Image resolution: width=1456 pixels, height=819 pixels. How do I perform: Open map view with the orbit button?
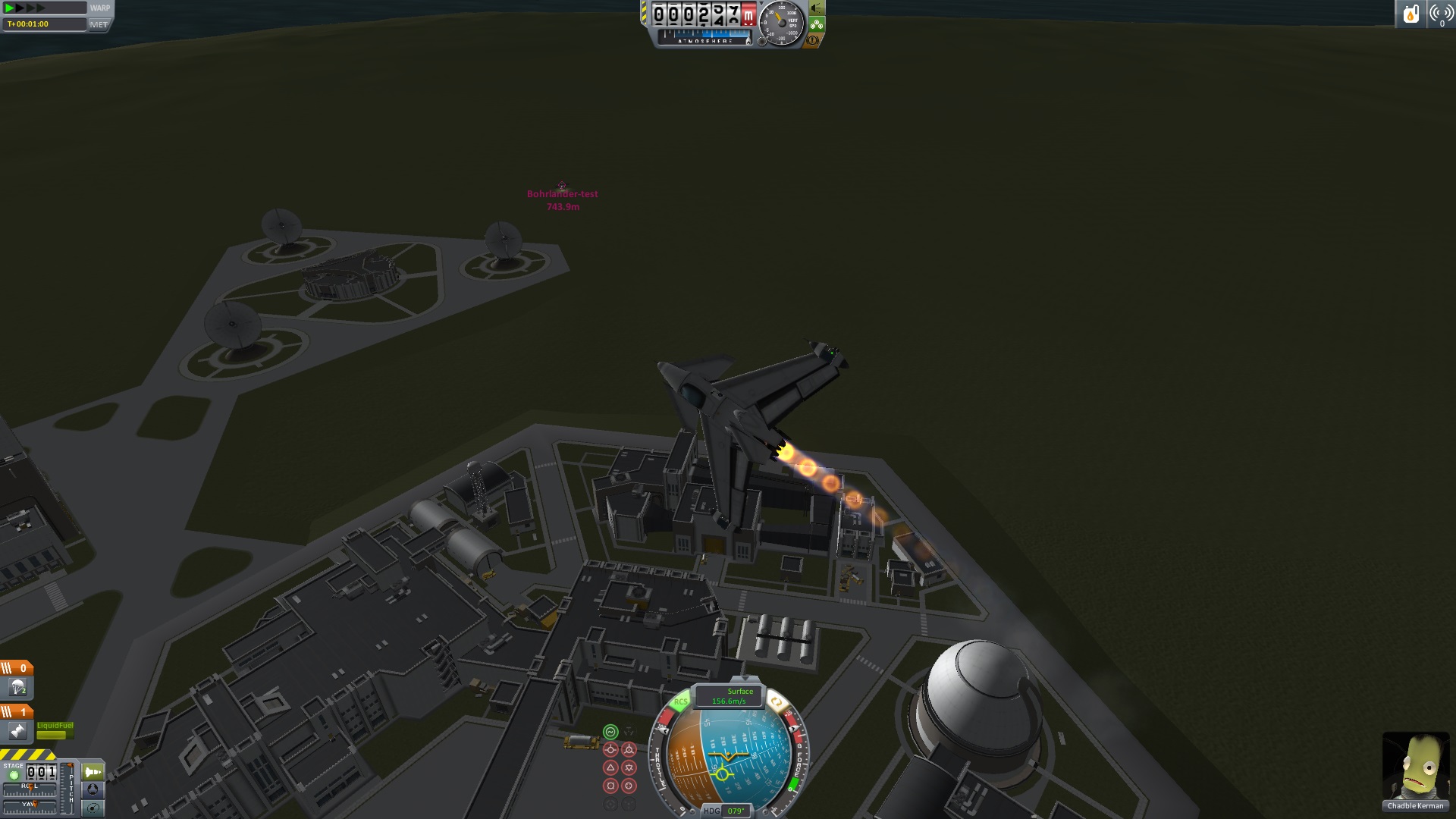click(x=93, y=808)
